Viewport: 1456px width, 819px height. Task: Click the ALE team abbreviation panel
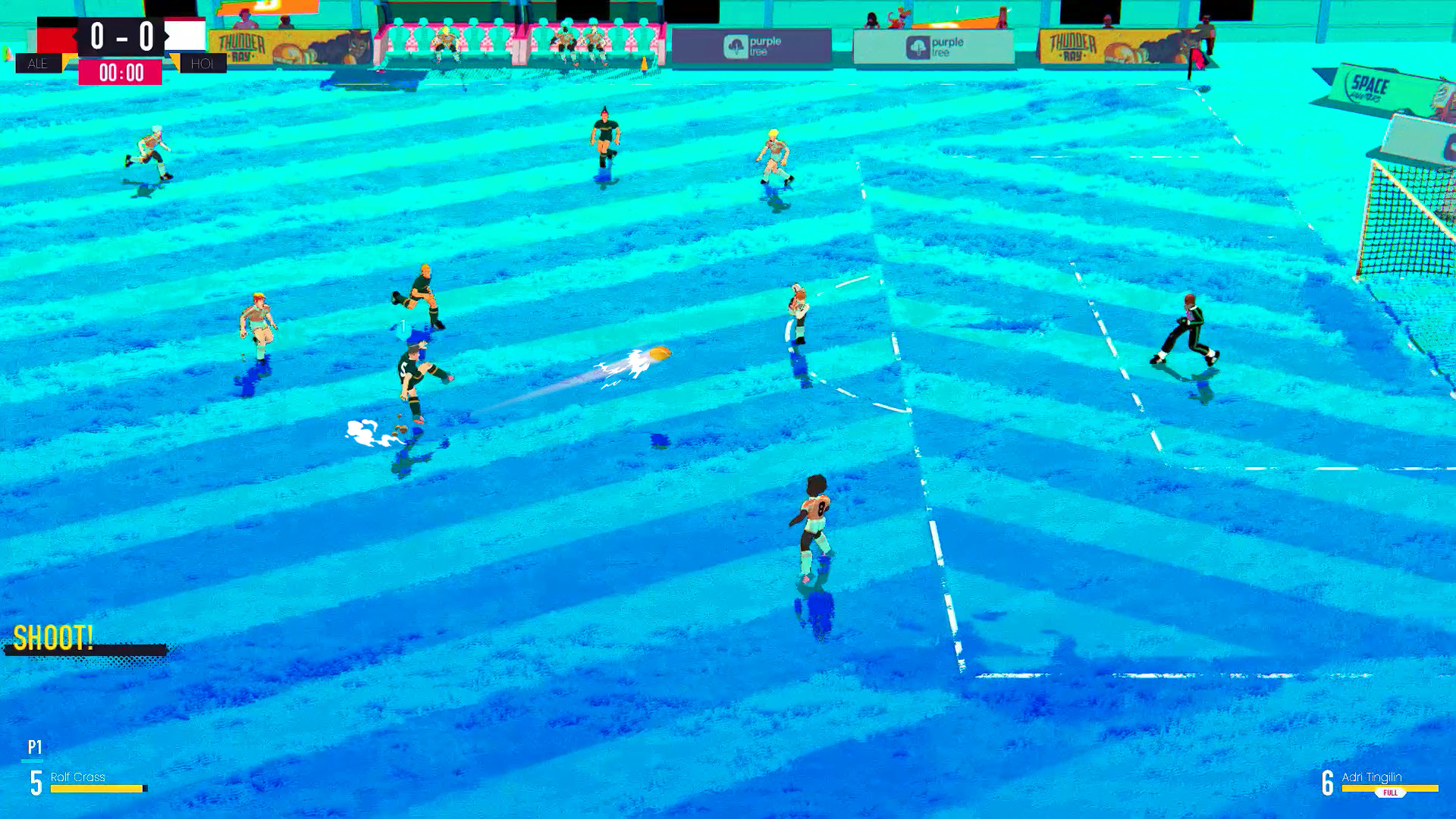[38, 64]
